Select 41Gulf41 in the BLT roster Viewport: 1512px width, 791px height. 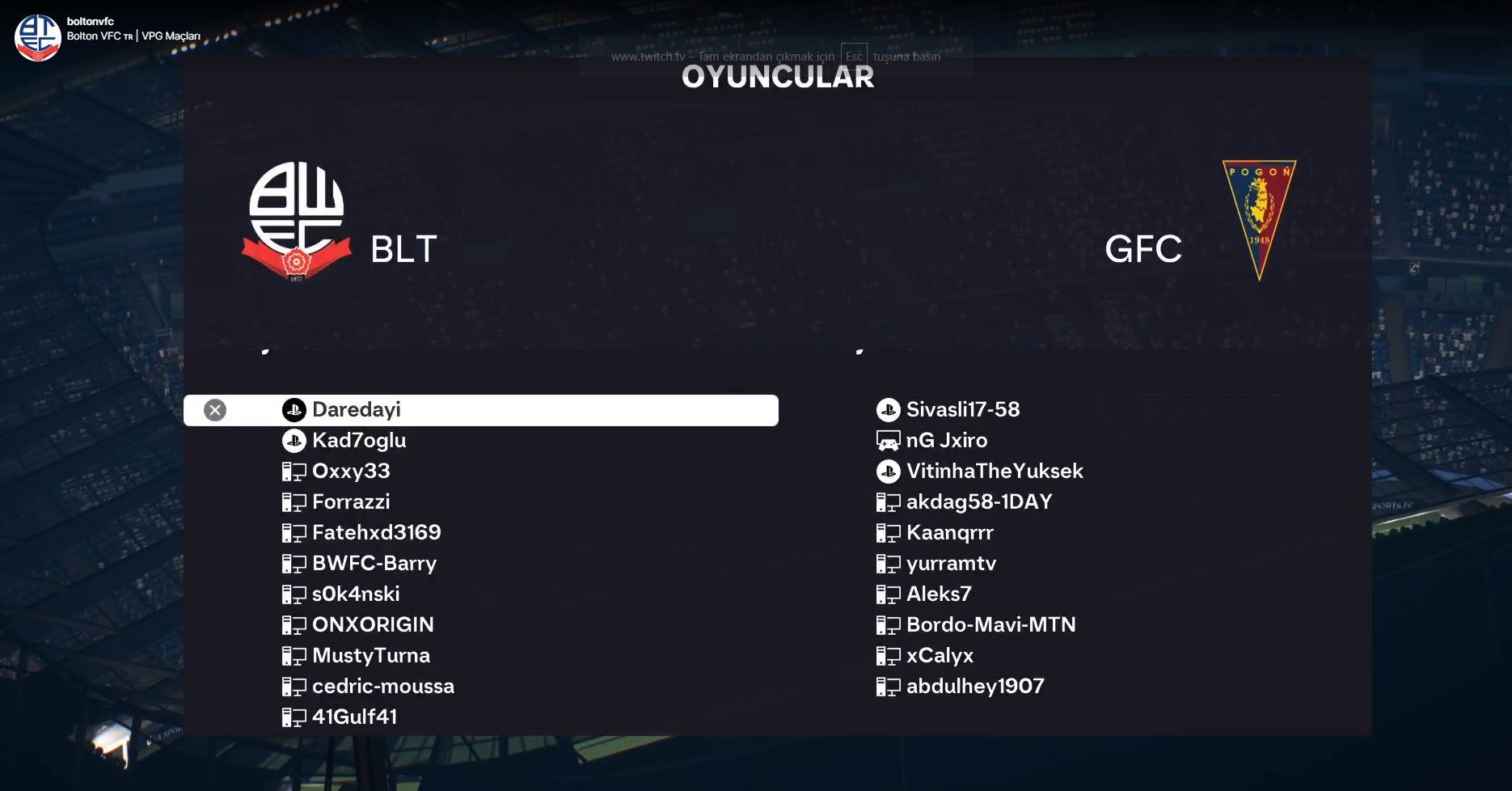pyautogui.click(x=354, y=717)
